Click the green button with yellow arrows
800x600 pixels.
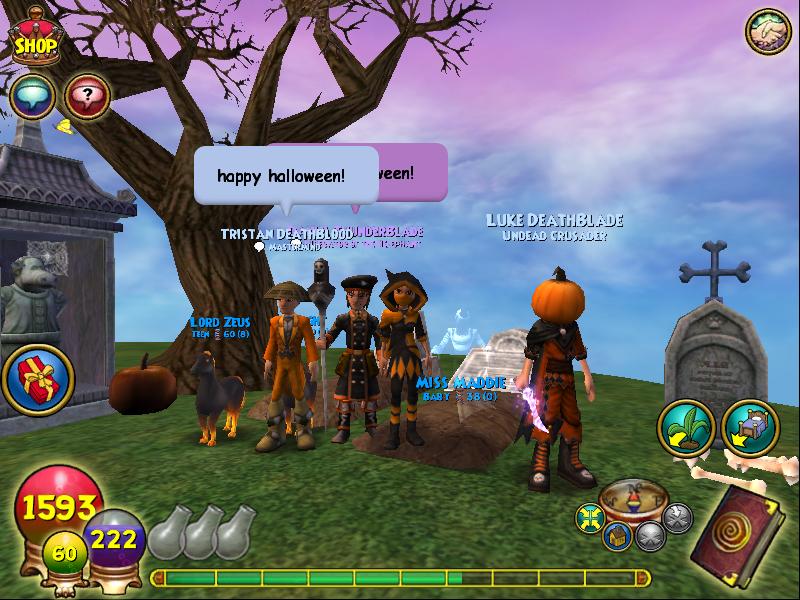pos(590,517)
